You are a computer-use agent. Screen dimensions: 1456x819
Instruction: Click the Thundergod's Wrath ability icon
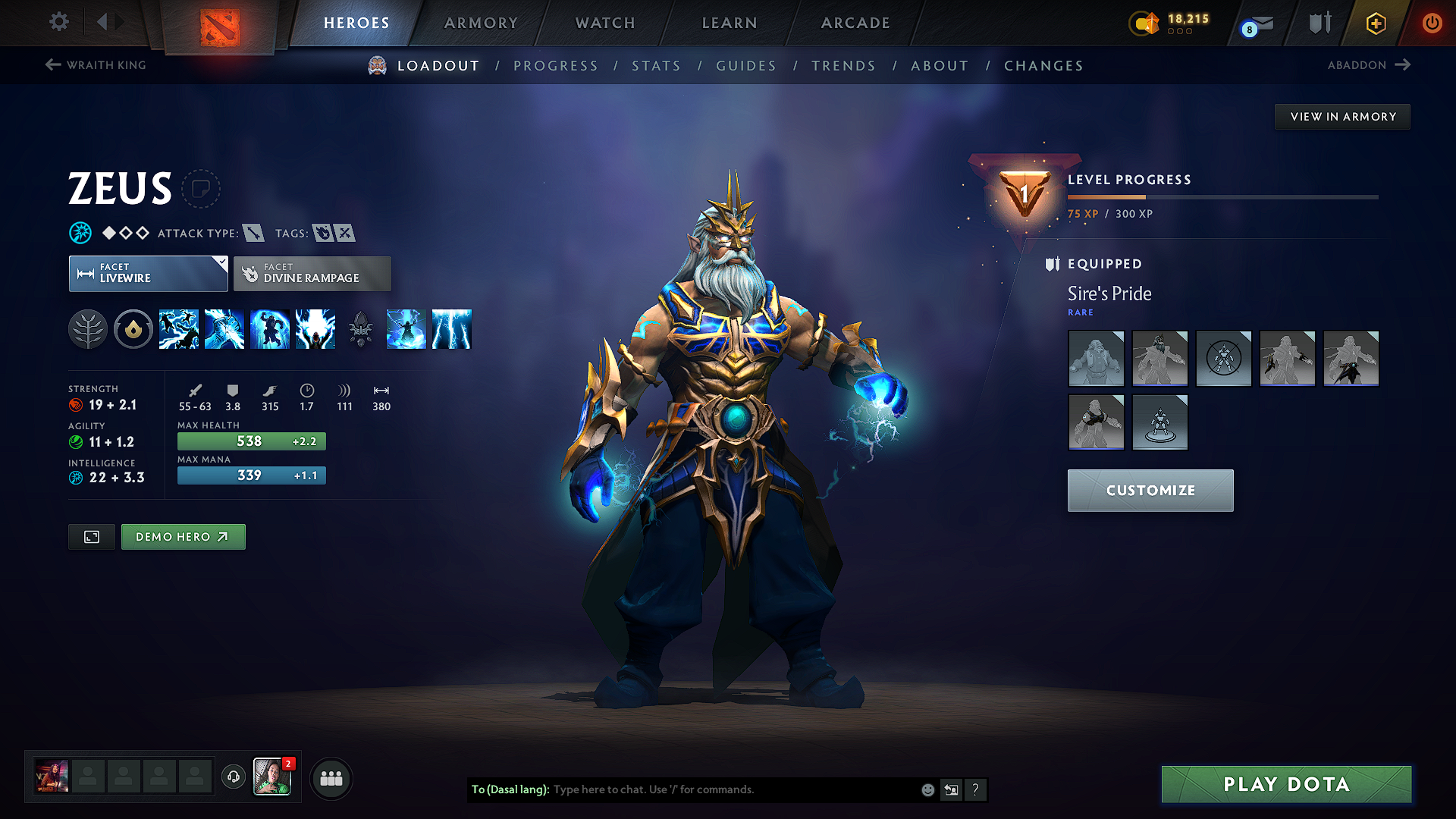[315, 328]
